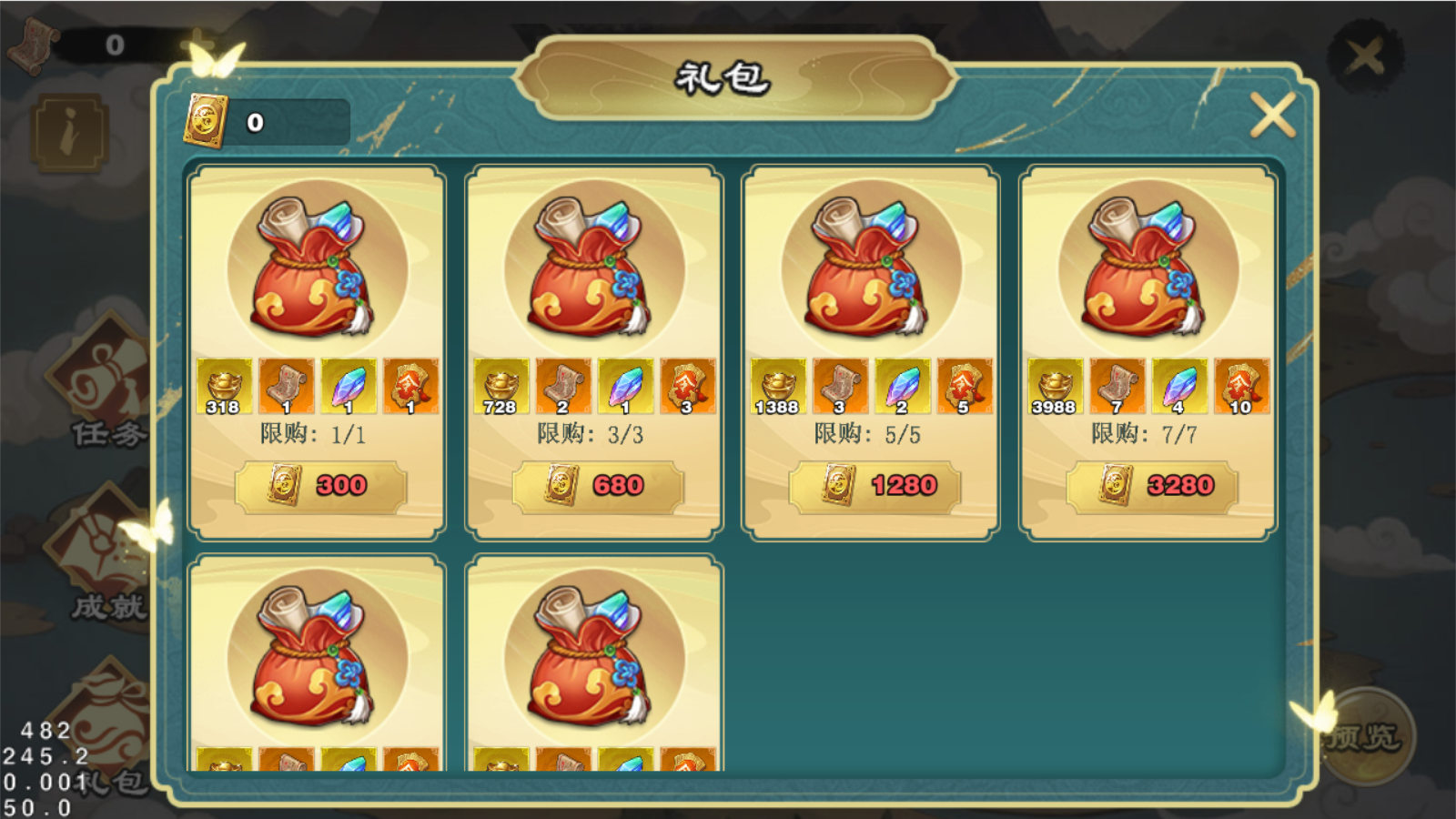
Task: Select the gift bag with 318 gold ingots
Action: (317, 269)
